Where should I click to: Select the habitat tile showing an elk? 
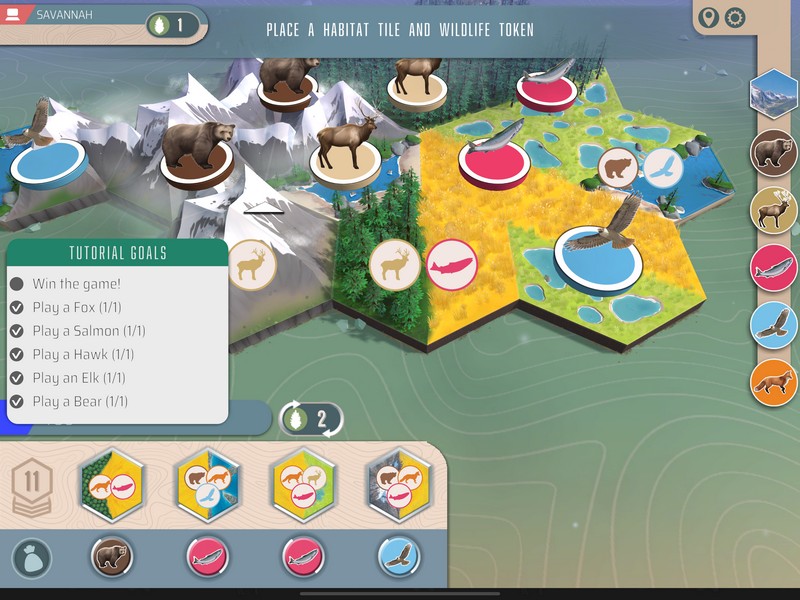(x=303, y=485)
